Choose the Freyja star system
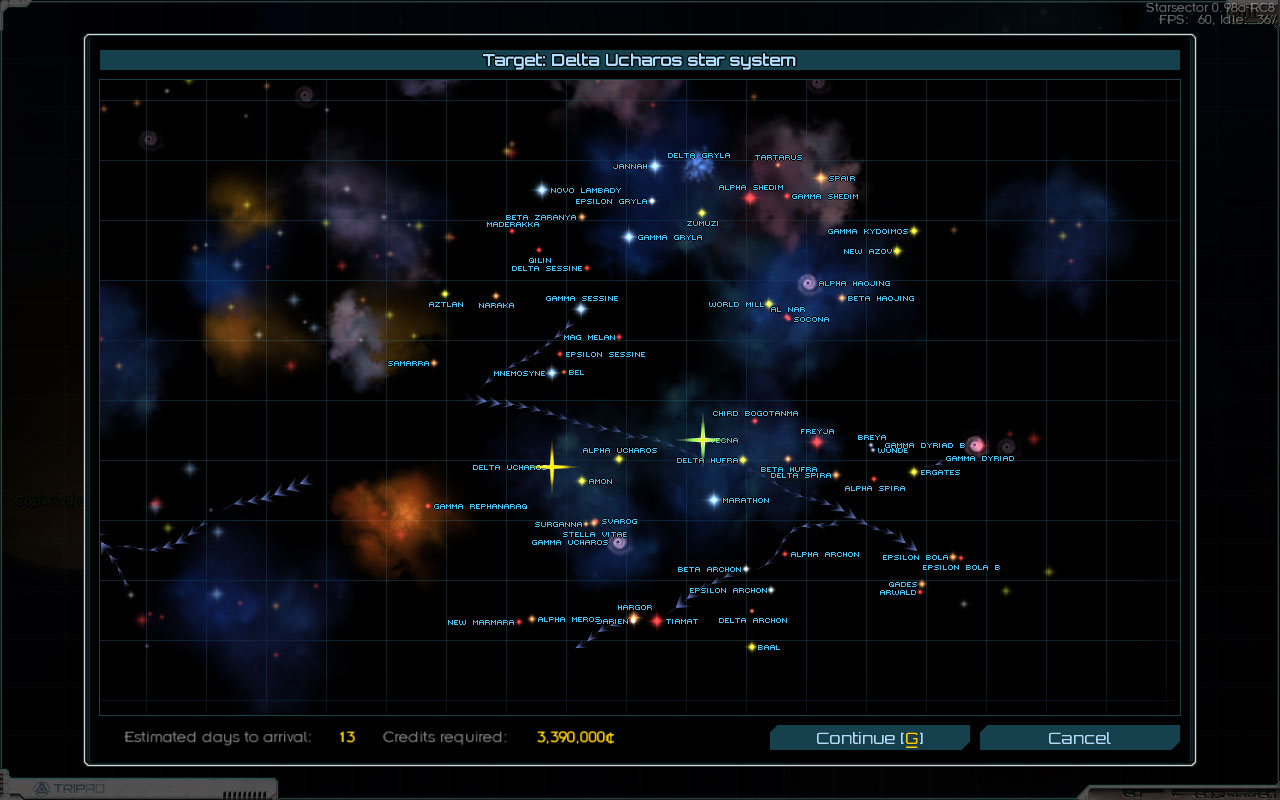 [x=816, y=442]
